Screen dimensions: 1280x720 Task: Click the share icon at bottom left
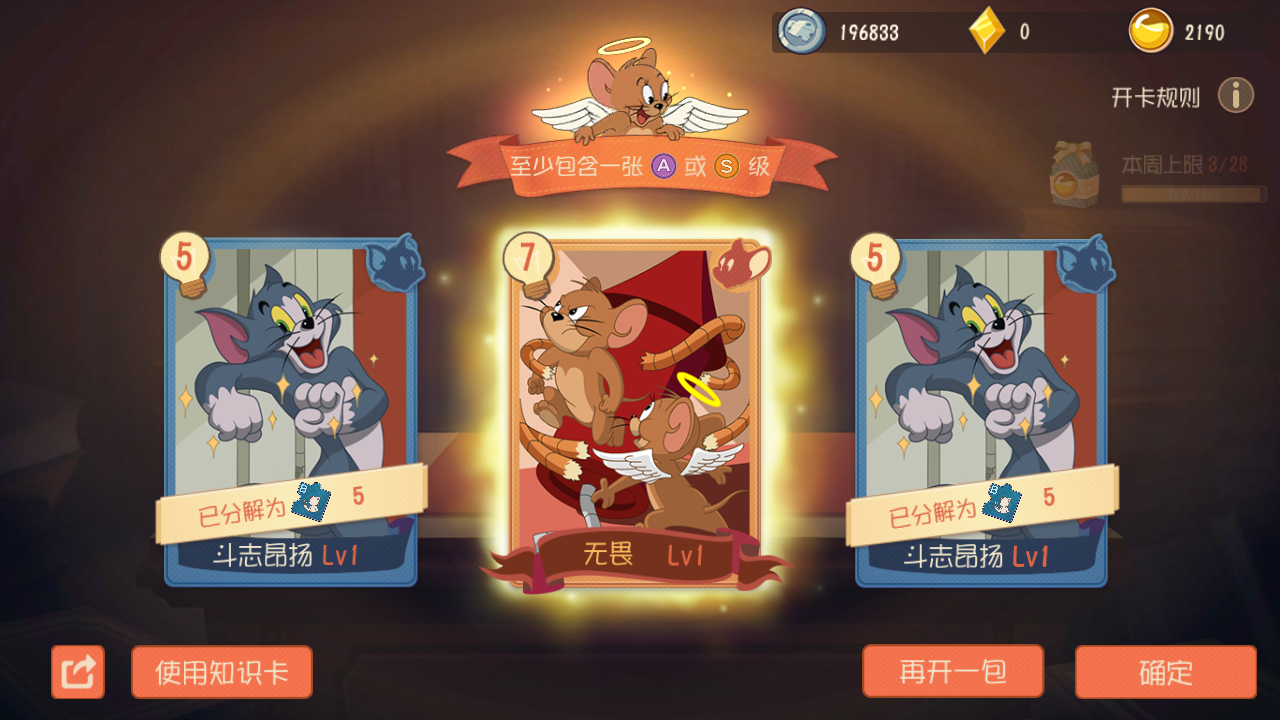point(78,671)
